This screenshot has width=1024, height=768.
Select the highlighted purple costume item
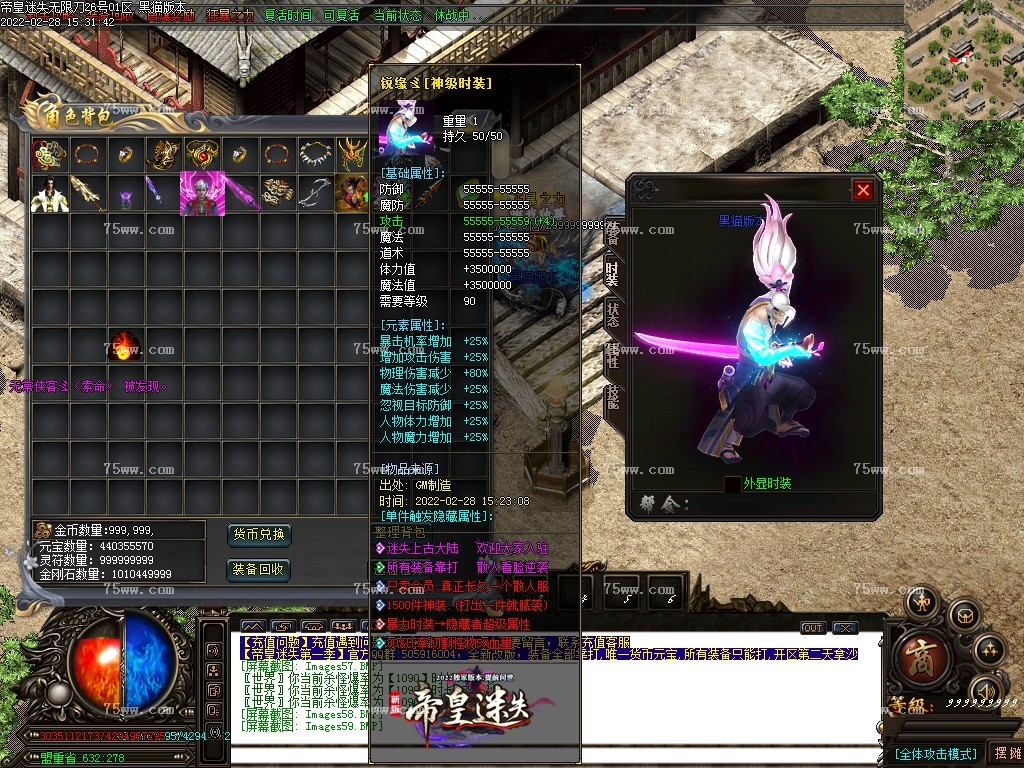click(x=200, y=193)
